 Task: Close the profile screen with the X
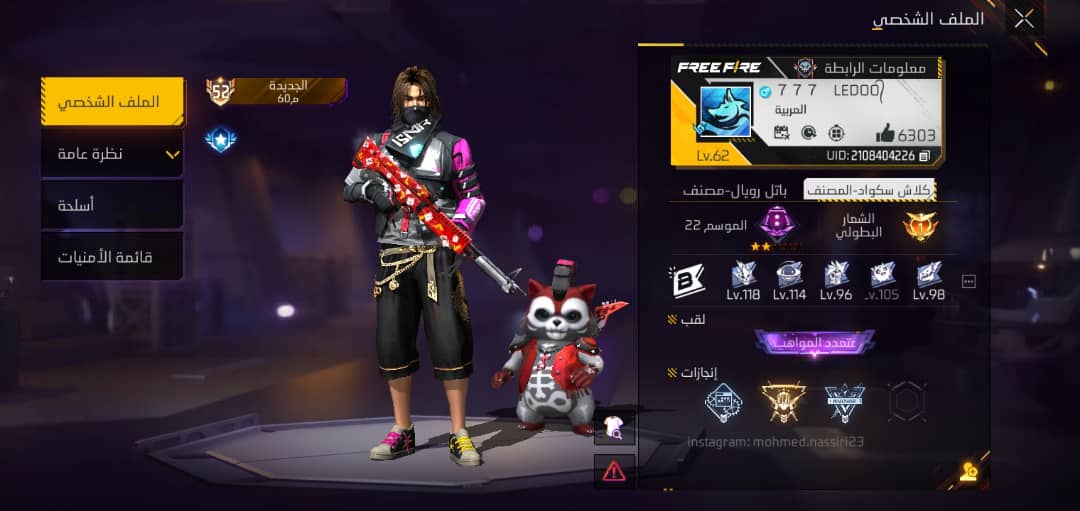click(x=1023, y=18)
